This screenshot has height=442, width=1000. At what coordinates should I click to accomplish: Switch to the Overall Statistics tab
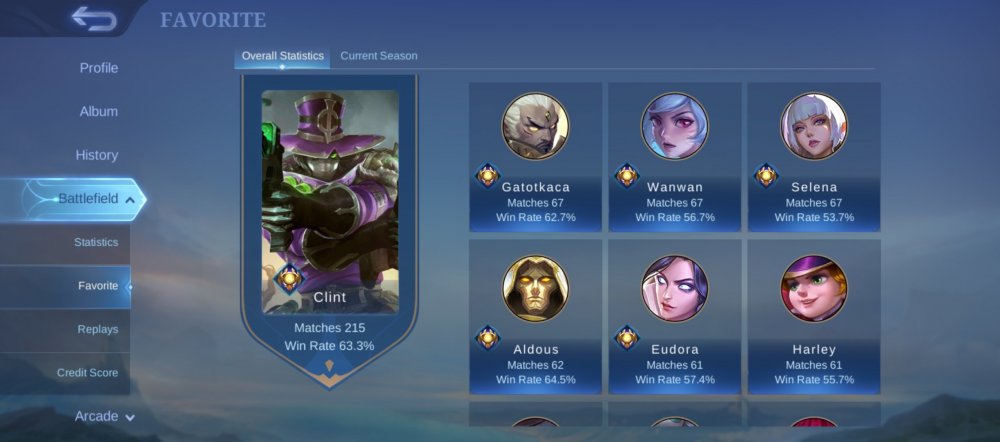click(282, 56)
